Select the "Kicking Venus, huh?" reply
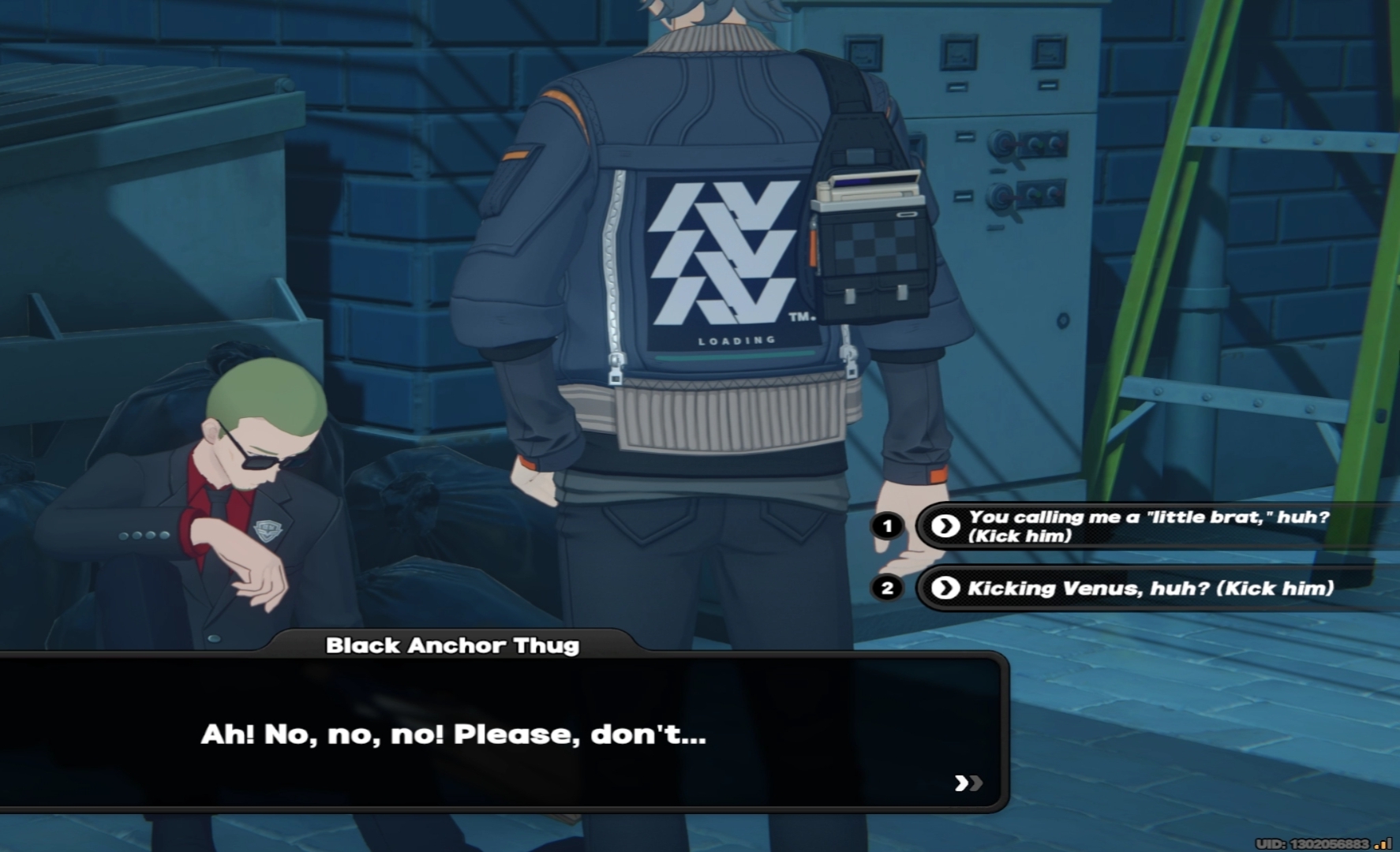The width and height of the screenshot is (1400, 852). (x=1150, y=589)
